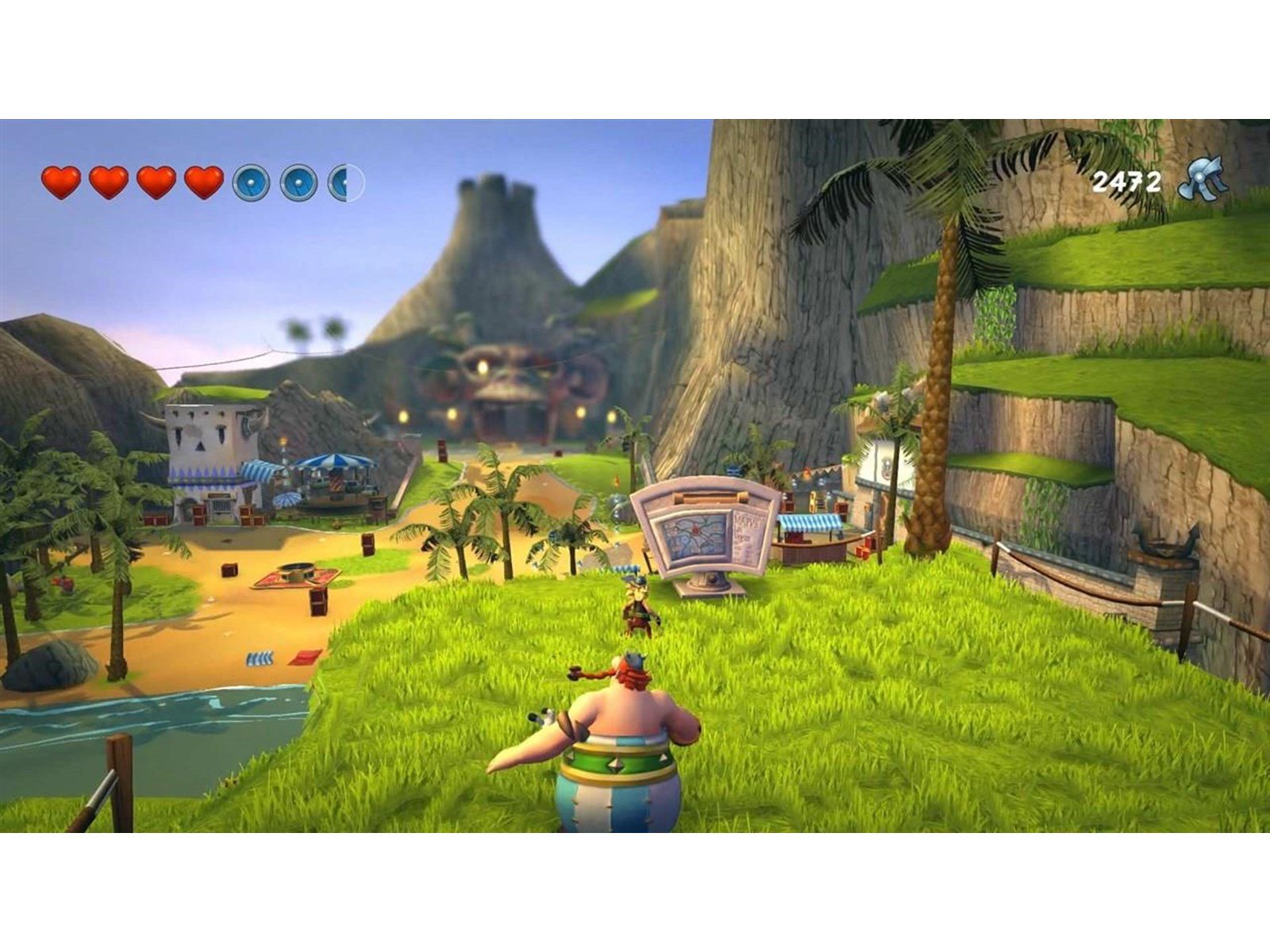Select the second blue shield on the HUD
Screen dimensions: 1270x952
[298, 182]
